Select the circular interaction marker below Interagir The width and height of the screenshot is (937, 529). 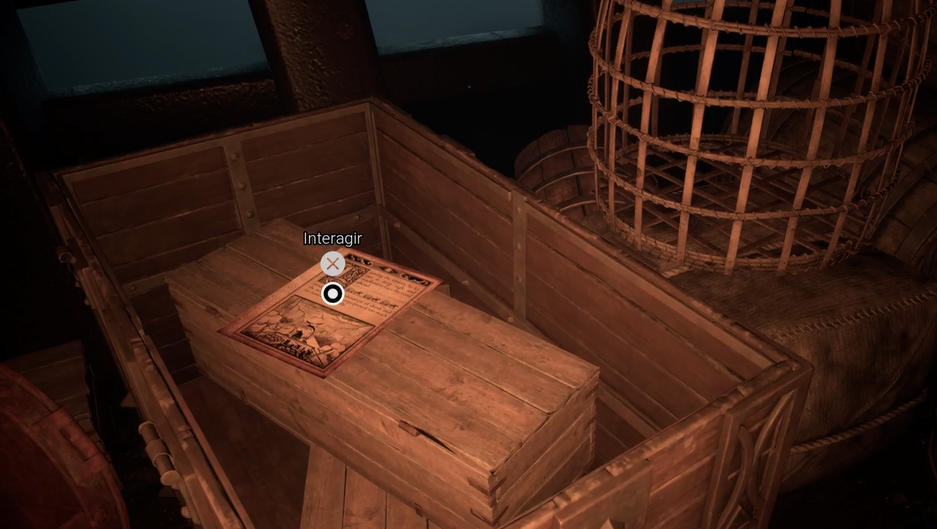pyautogui.click(x=333, y=293)
